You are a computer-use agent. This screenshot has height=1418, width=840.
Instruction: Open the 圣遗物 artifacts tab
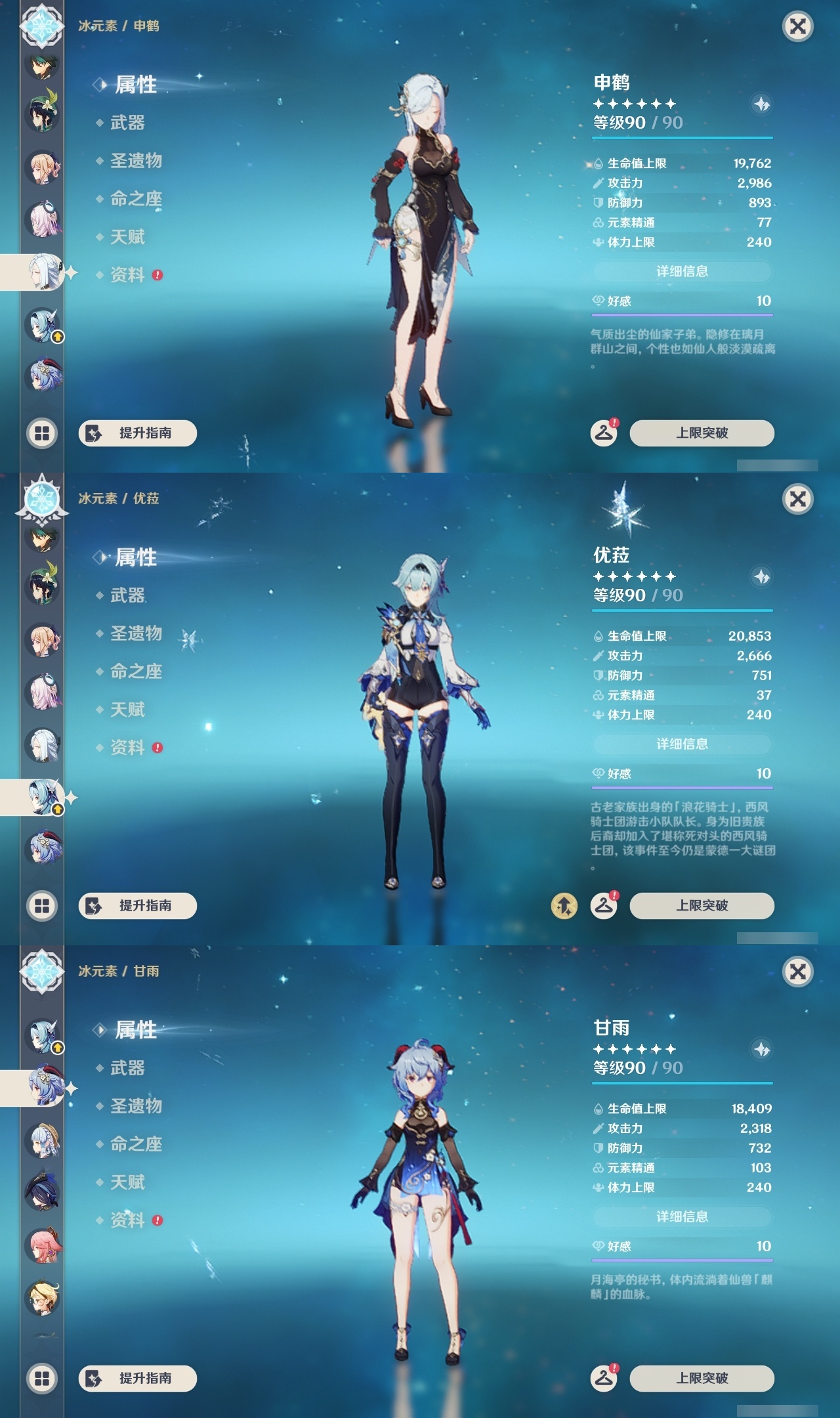pyautogui.click(x=135, y=162)
